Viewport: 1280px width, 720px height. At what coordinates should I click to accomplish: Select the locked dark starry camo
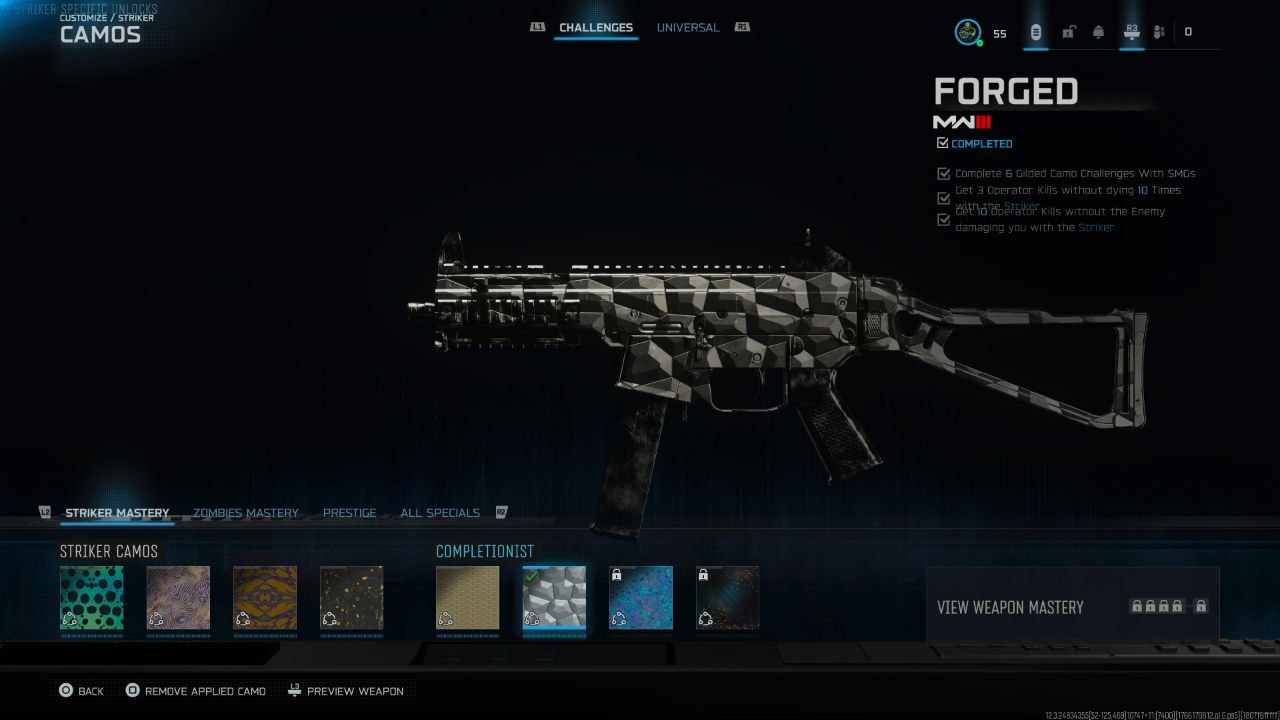coord(727,598)
